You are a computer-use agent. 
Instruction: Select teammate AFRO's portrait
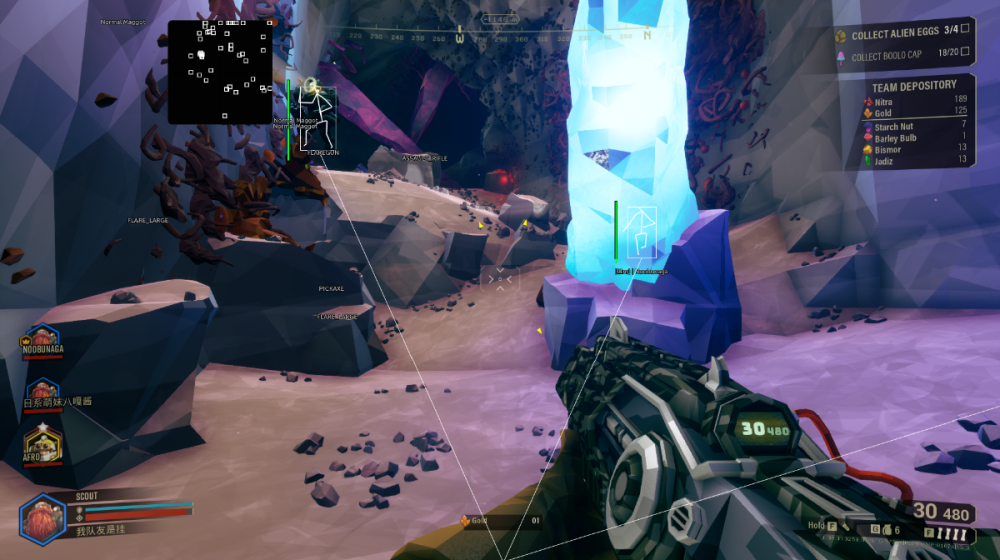click(40, 441)
